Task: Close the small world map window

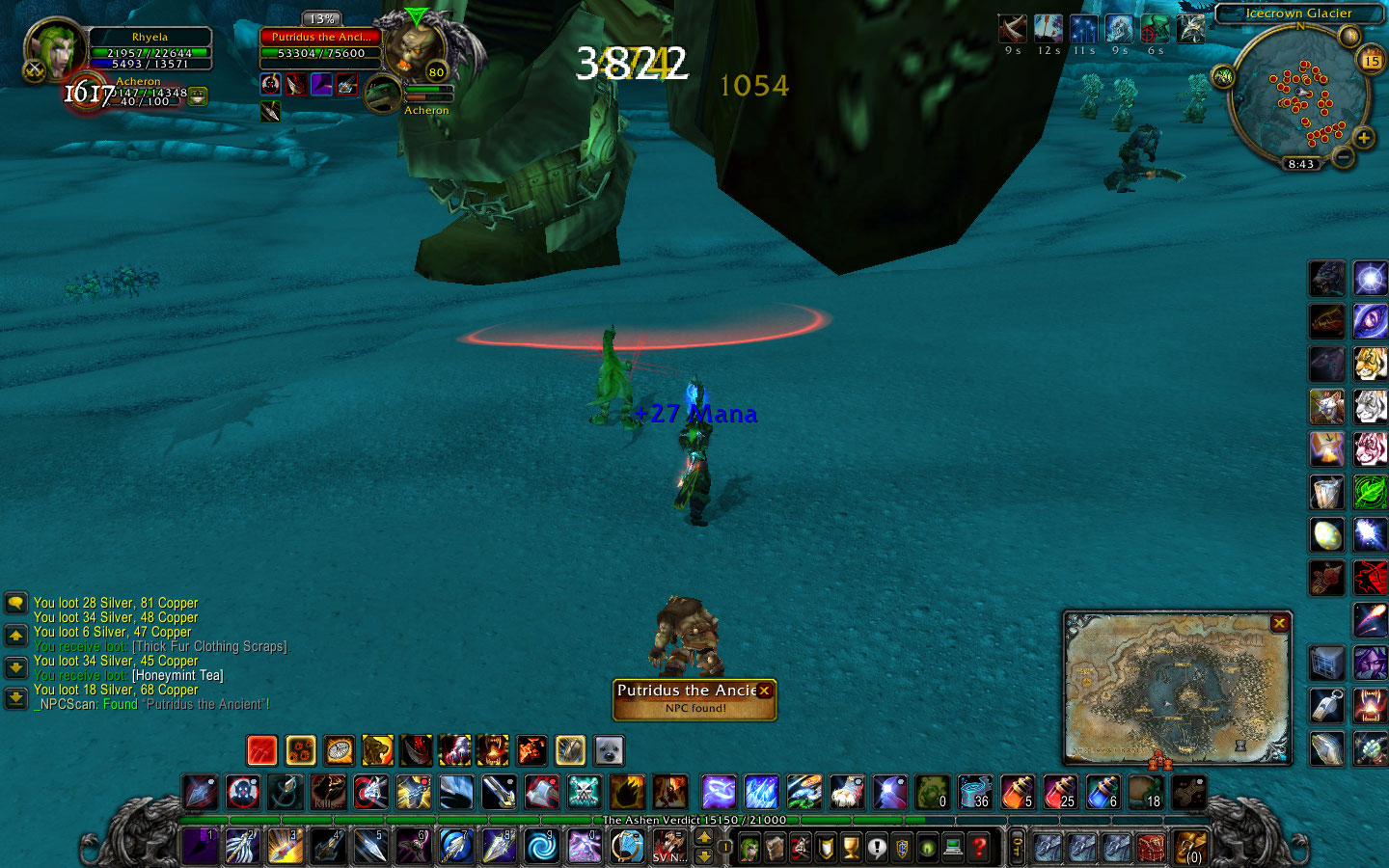Action: click(1279, 623)
